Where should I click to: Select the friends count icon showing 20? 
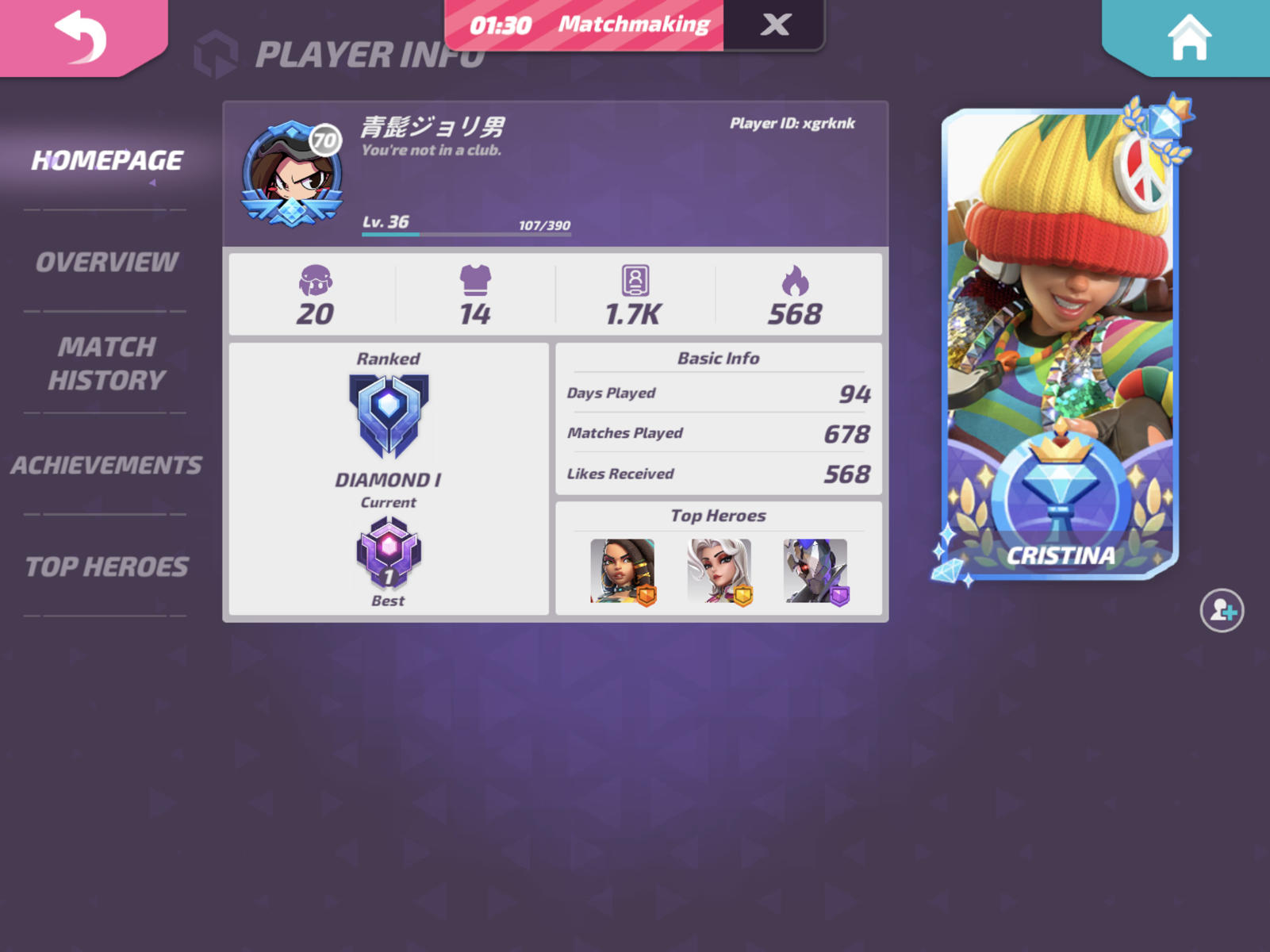317,286
